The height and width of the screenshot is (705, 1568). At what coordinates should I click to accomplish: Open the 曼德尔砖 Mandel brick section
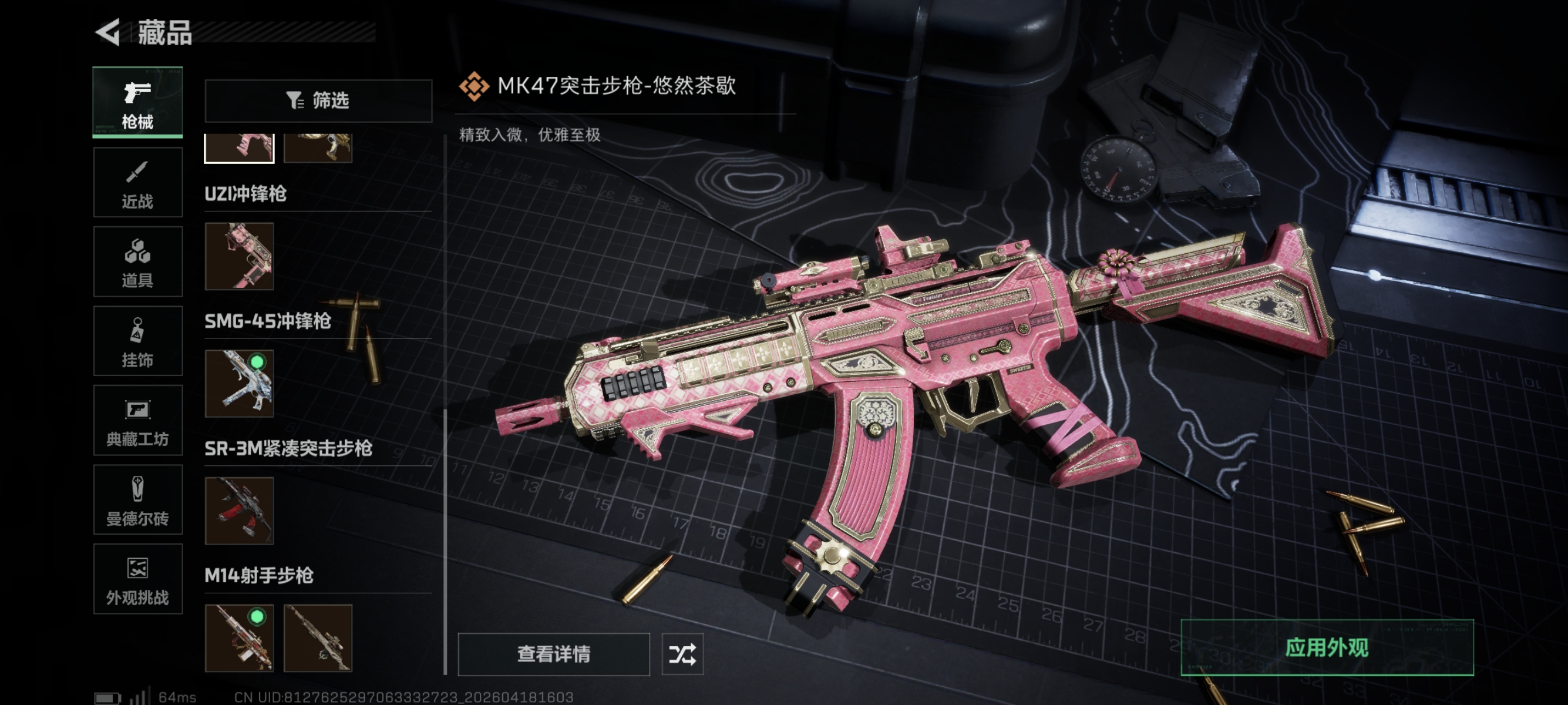point(137,500)
